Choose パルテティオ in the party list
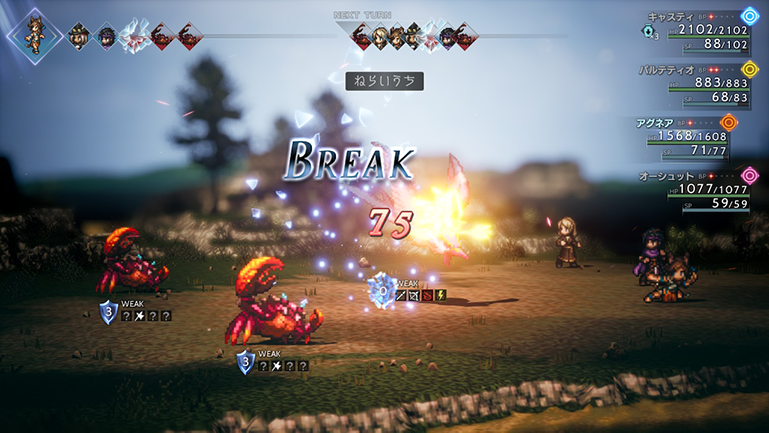Screen dimensions: 769x433 pyautogui.click(x=700, y=82)
